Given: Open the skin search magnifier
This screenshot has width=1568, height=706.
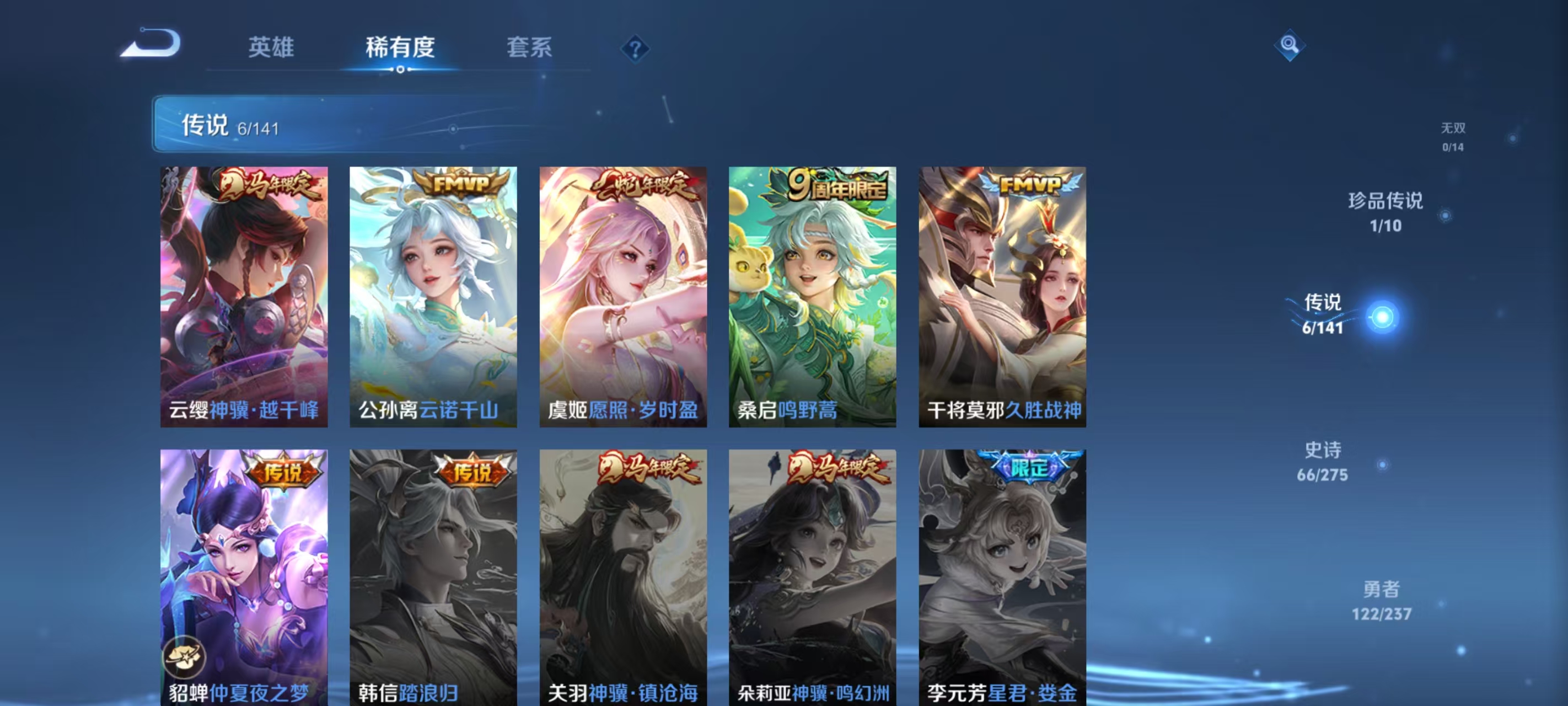Looking at the screenshot, I should pyautogui.click(x=1291, y=45).
